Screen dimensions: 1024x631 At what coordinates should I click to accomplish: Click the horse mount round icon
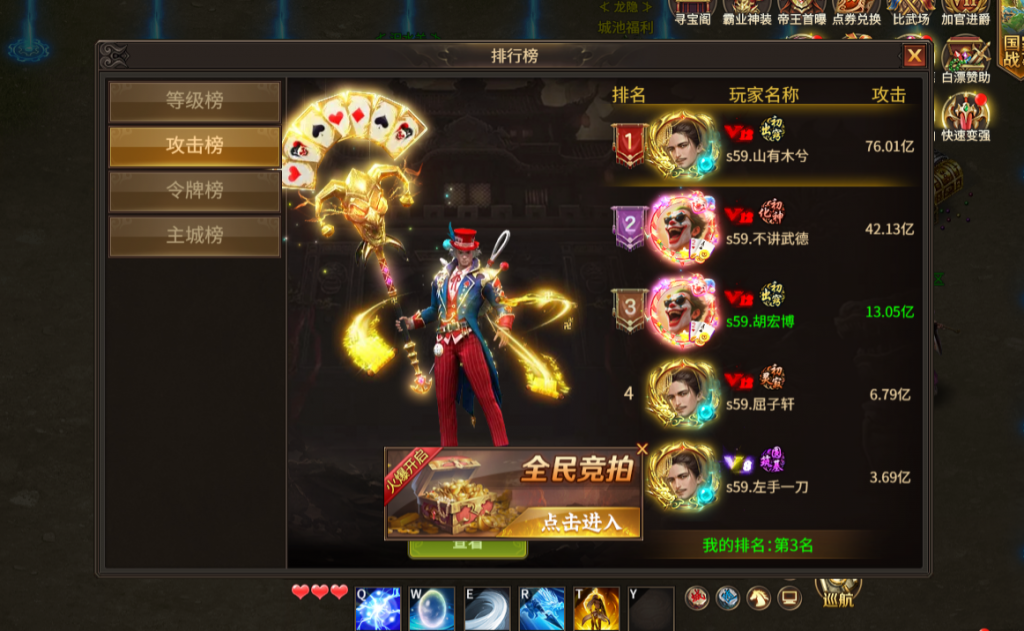coord(759,598)
